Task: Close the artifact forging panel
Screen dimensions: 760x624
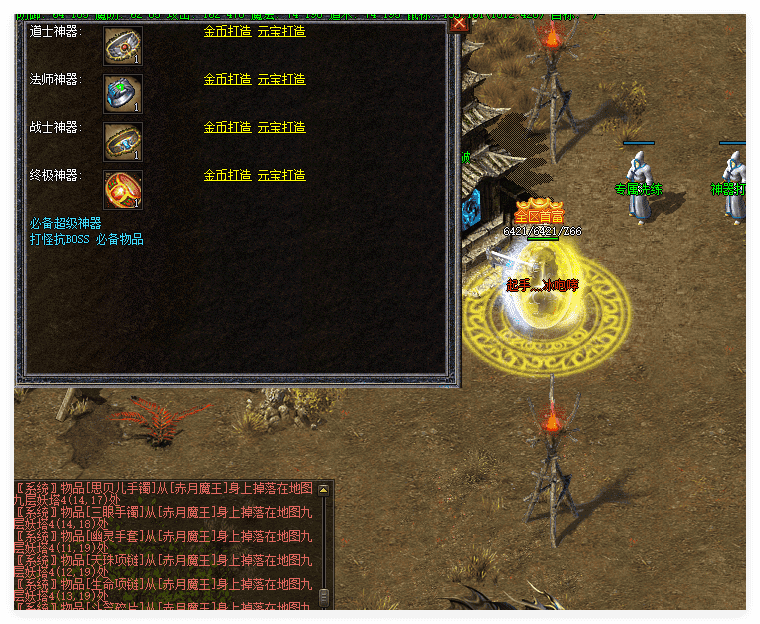Action: pyautogui.click(x=459, y=25)
